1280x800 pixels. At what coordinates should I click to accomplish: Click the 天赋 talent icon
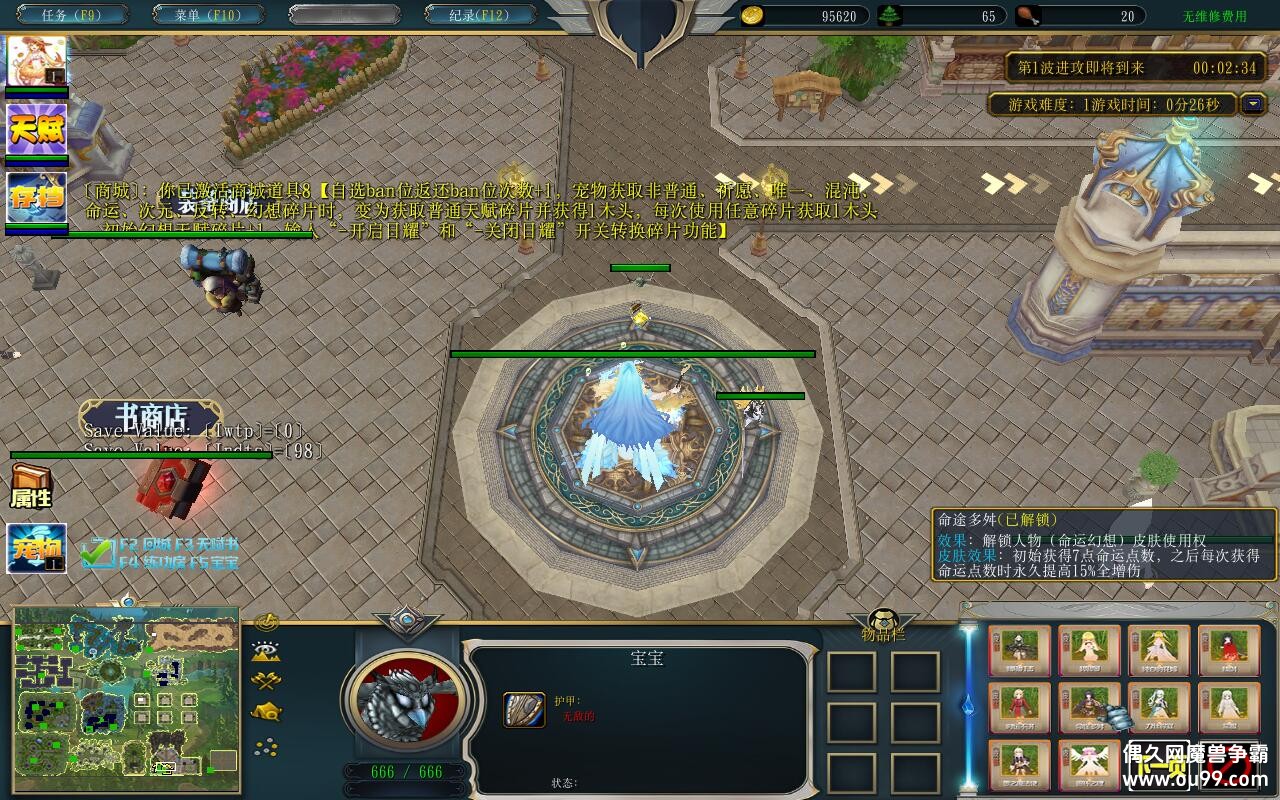[x=37, y=129]
